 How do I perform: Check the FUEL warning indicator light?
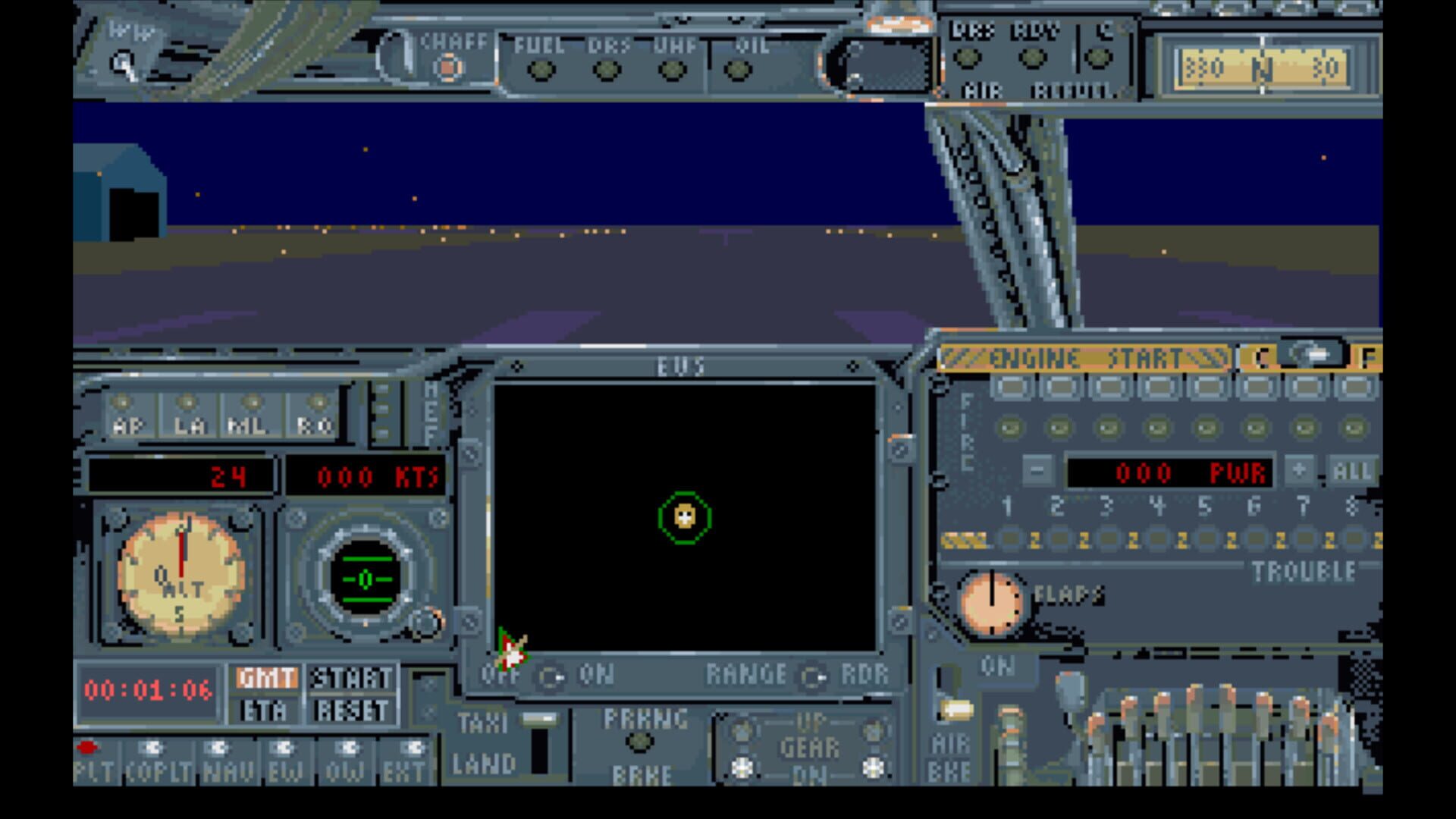[540, 69]
